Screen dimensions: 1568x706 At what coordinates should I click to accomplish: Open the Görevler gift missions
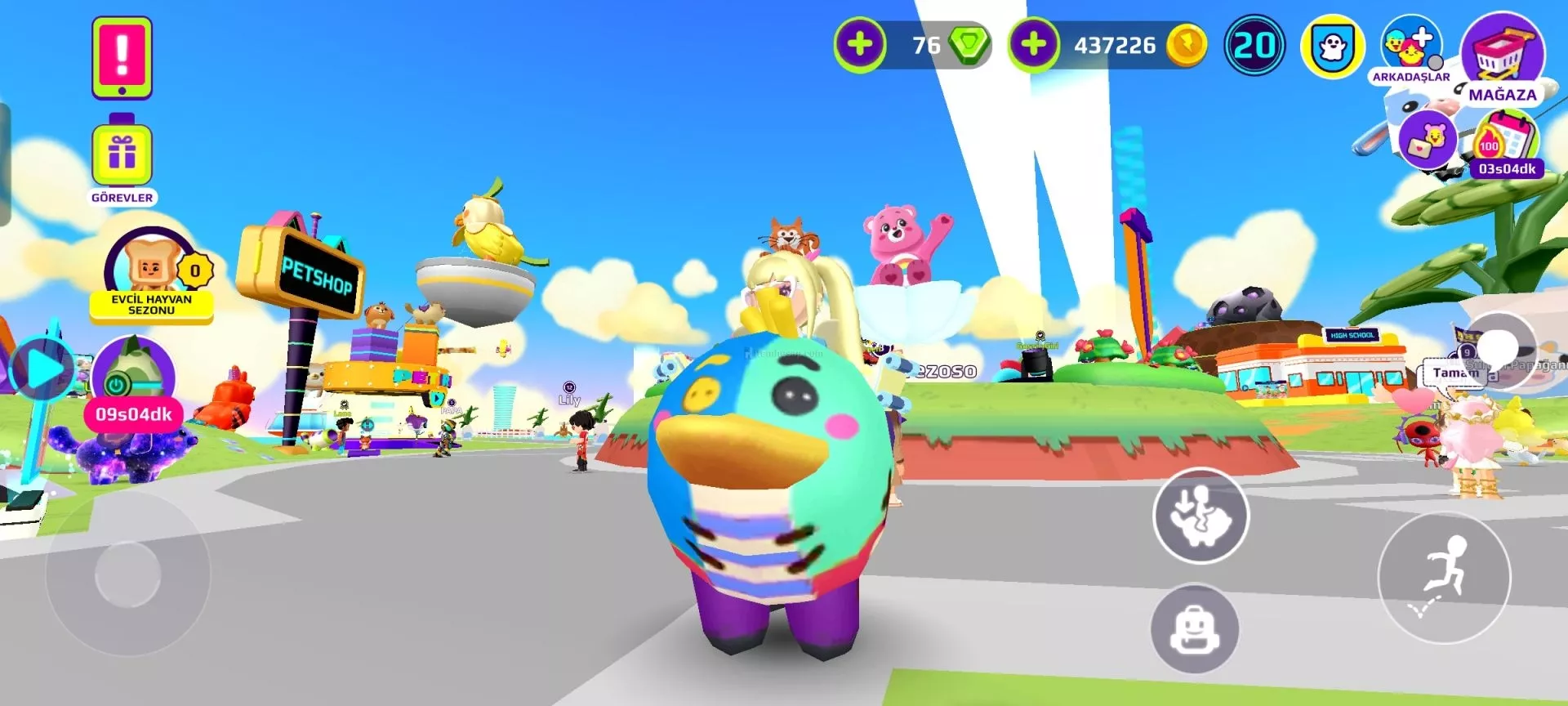click(122, 155)
